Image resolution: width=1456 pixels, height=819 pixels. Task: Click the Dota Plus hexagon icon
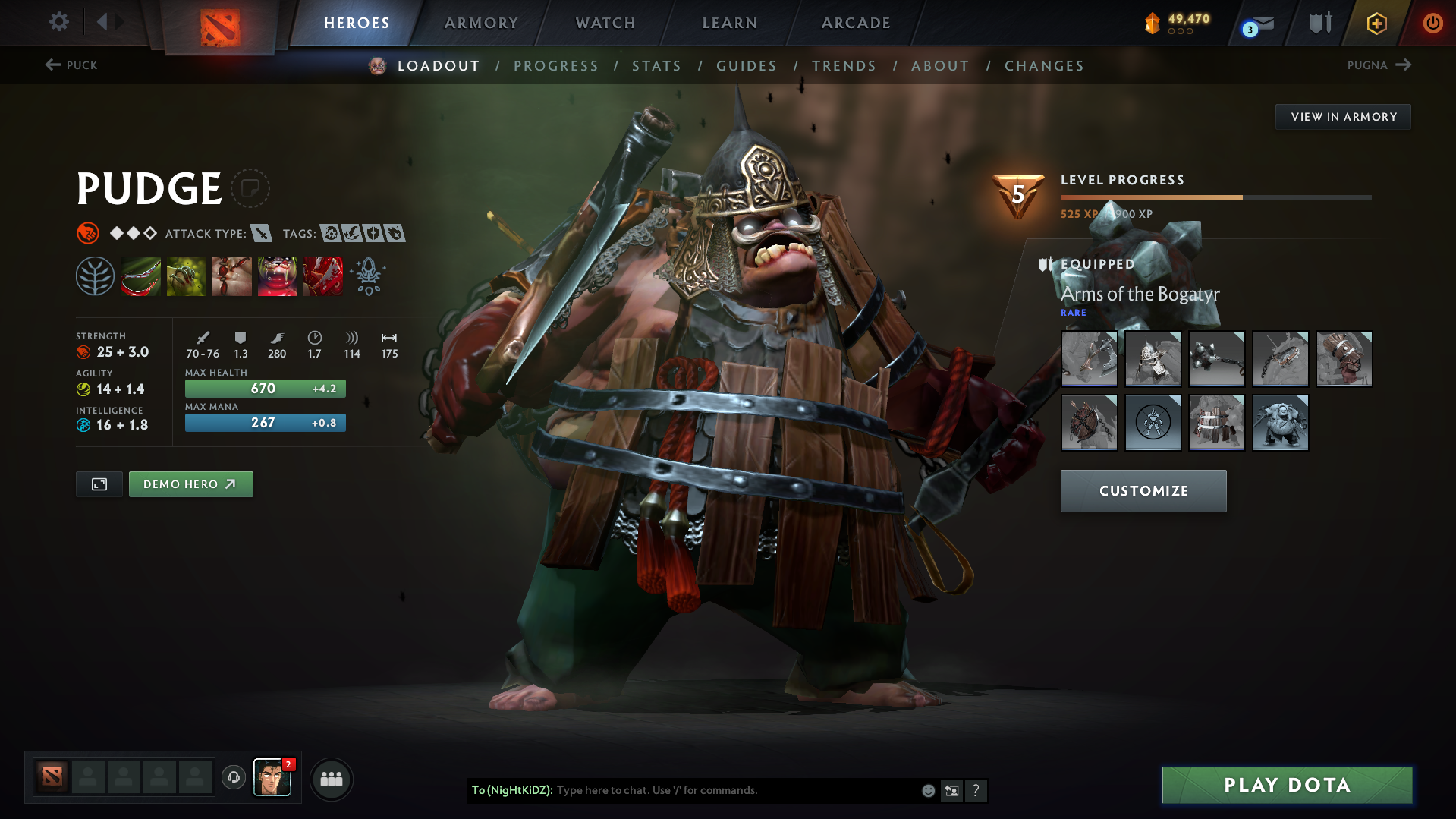[1376, 23]
